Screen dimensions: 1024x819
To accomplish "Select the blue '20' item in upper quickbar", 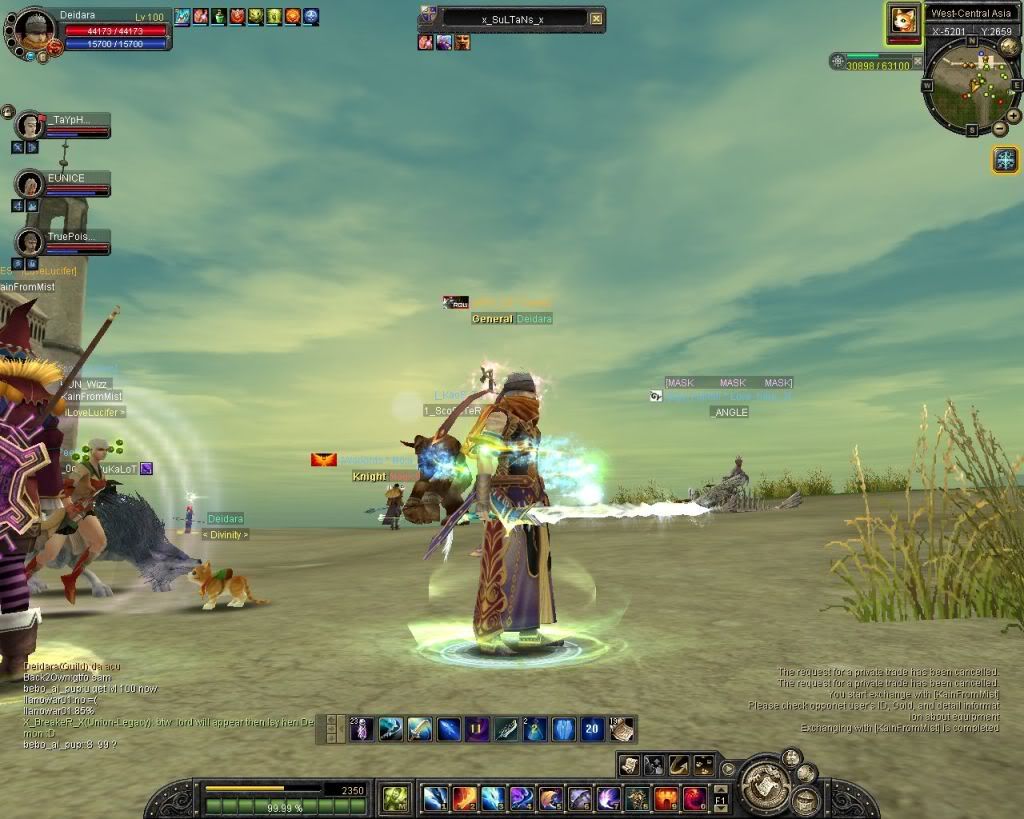I will pos(592,729).
